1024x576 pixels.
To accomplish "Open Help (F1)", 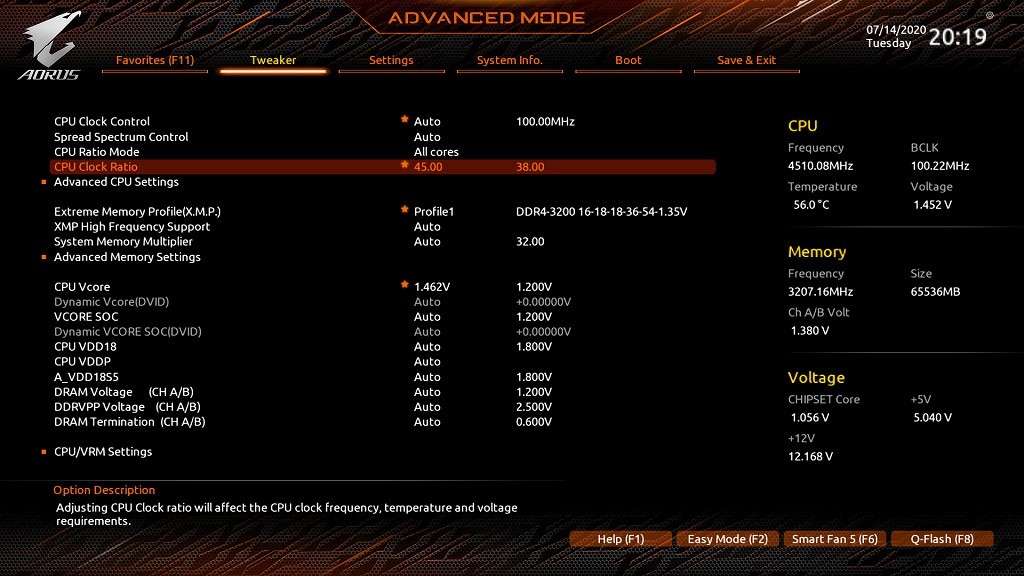I will (x=620, y=539).
